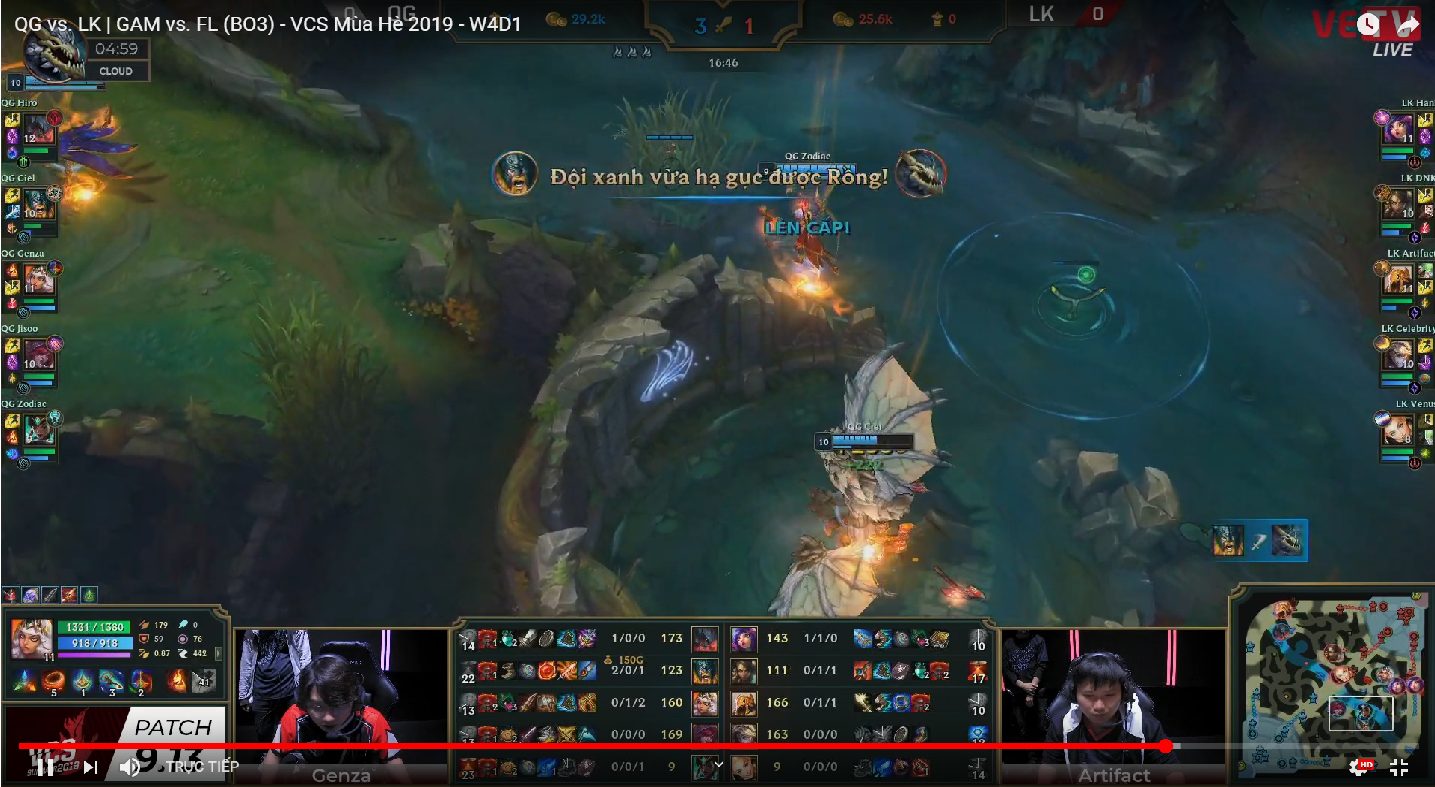Mute the video volume
1435x787 pixels.
[x=130, y=767]
